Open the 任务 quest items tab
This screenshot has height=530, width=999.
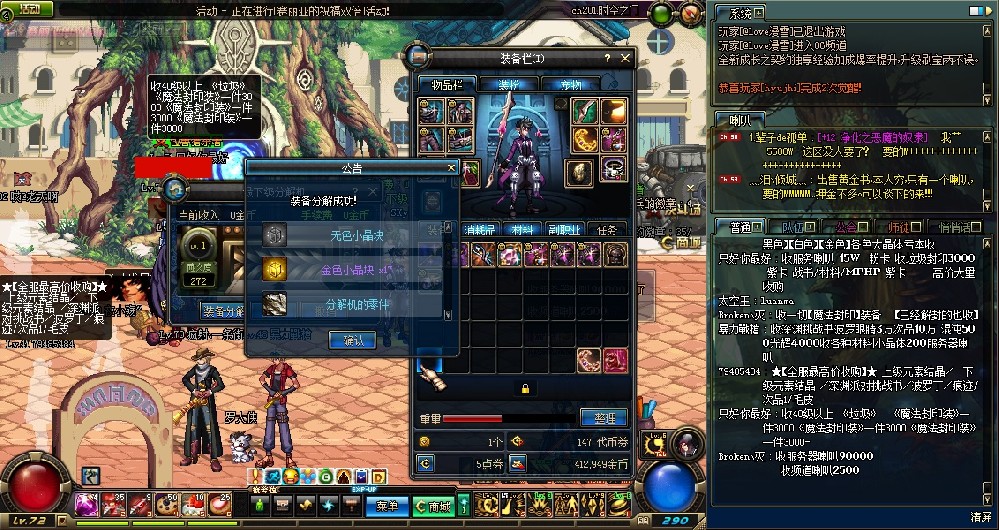(x=607, y=229)
